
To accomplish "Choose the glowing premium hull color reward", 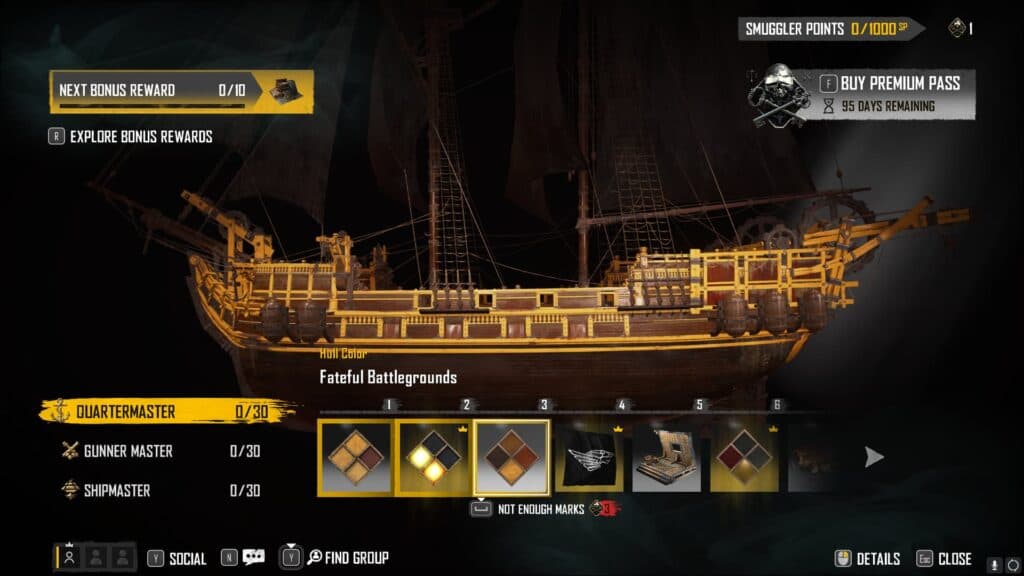I will 434,457.
